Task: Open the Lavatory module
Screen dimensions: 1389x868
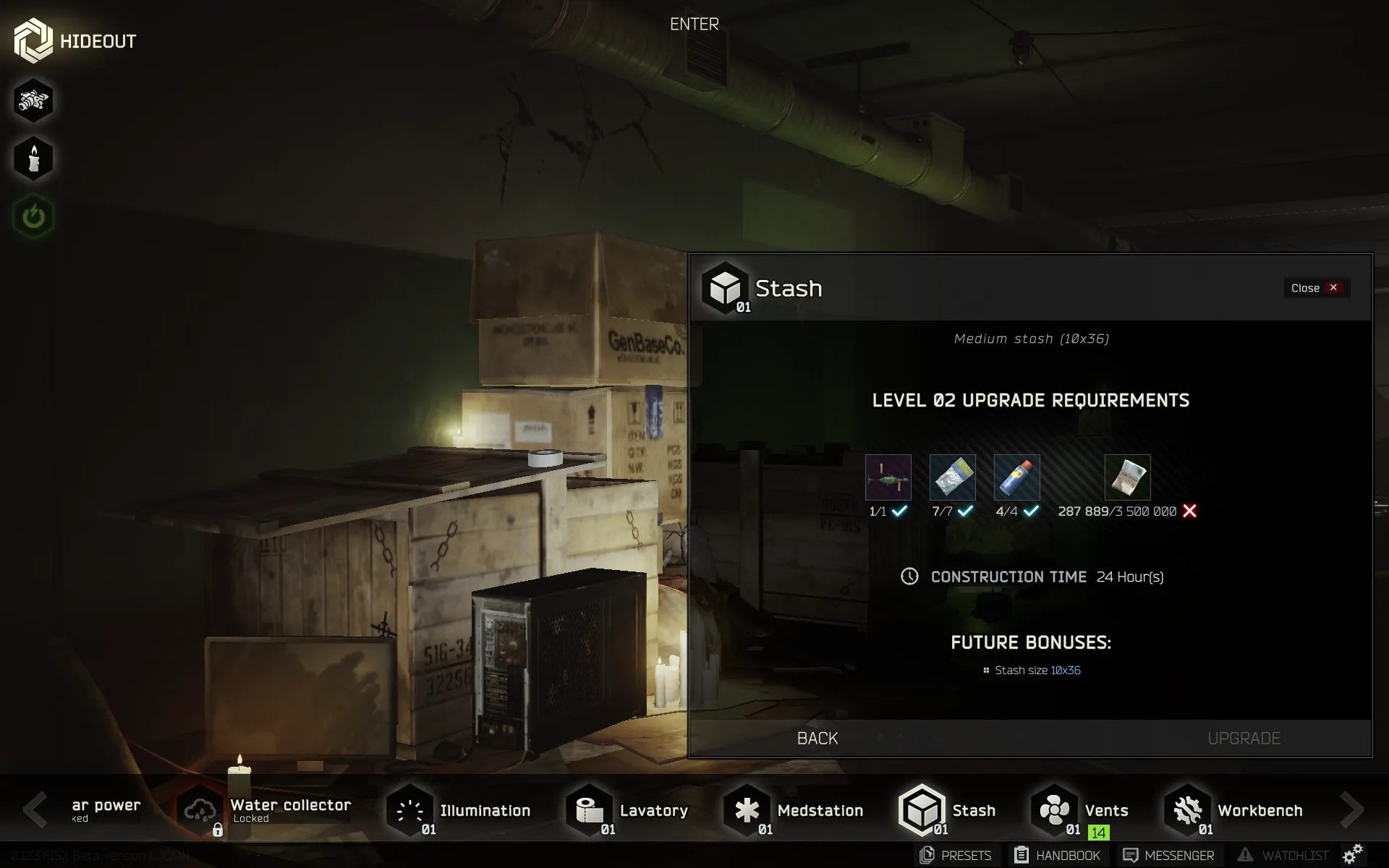Action: [627, 810]
